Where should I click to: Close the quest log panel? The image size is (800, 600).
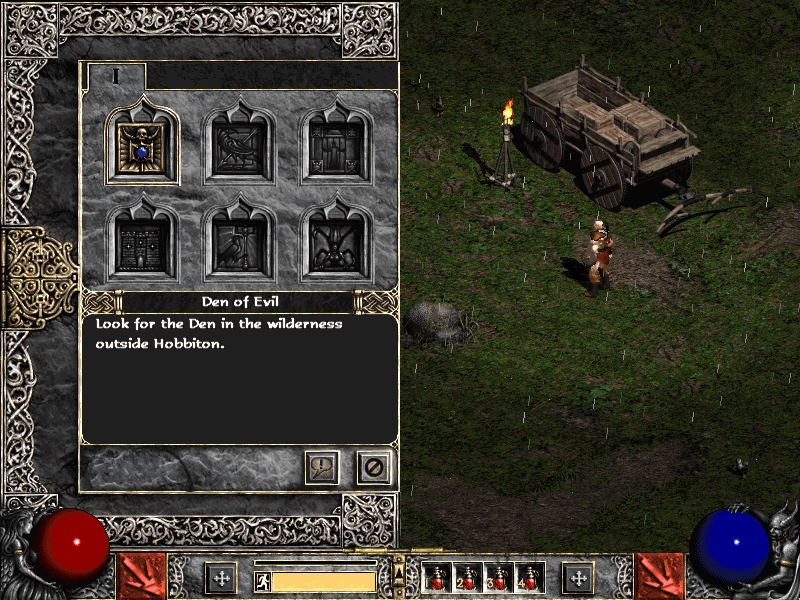(374, 467)
